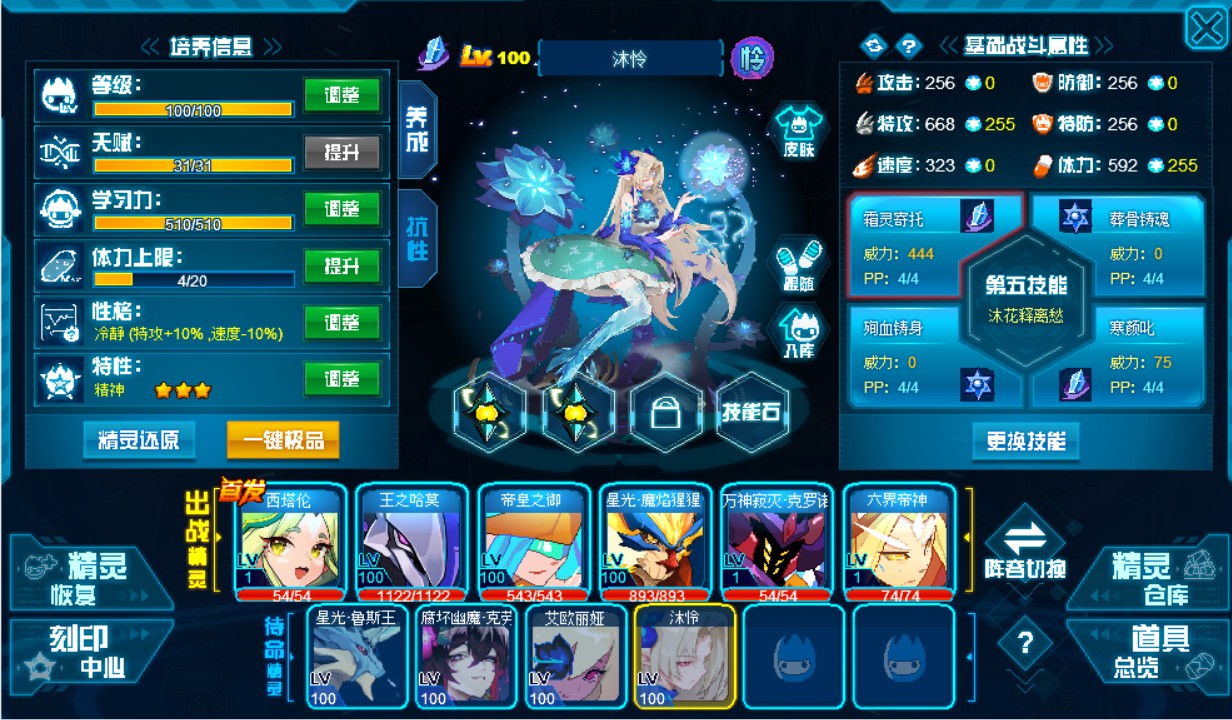The width and height of the screenshot is (1232, 720).
Task: Click the 跟随 follow icon
Action: tap(798, 266)
